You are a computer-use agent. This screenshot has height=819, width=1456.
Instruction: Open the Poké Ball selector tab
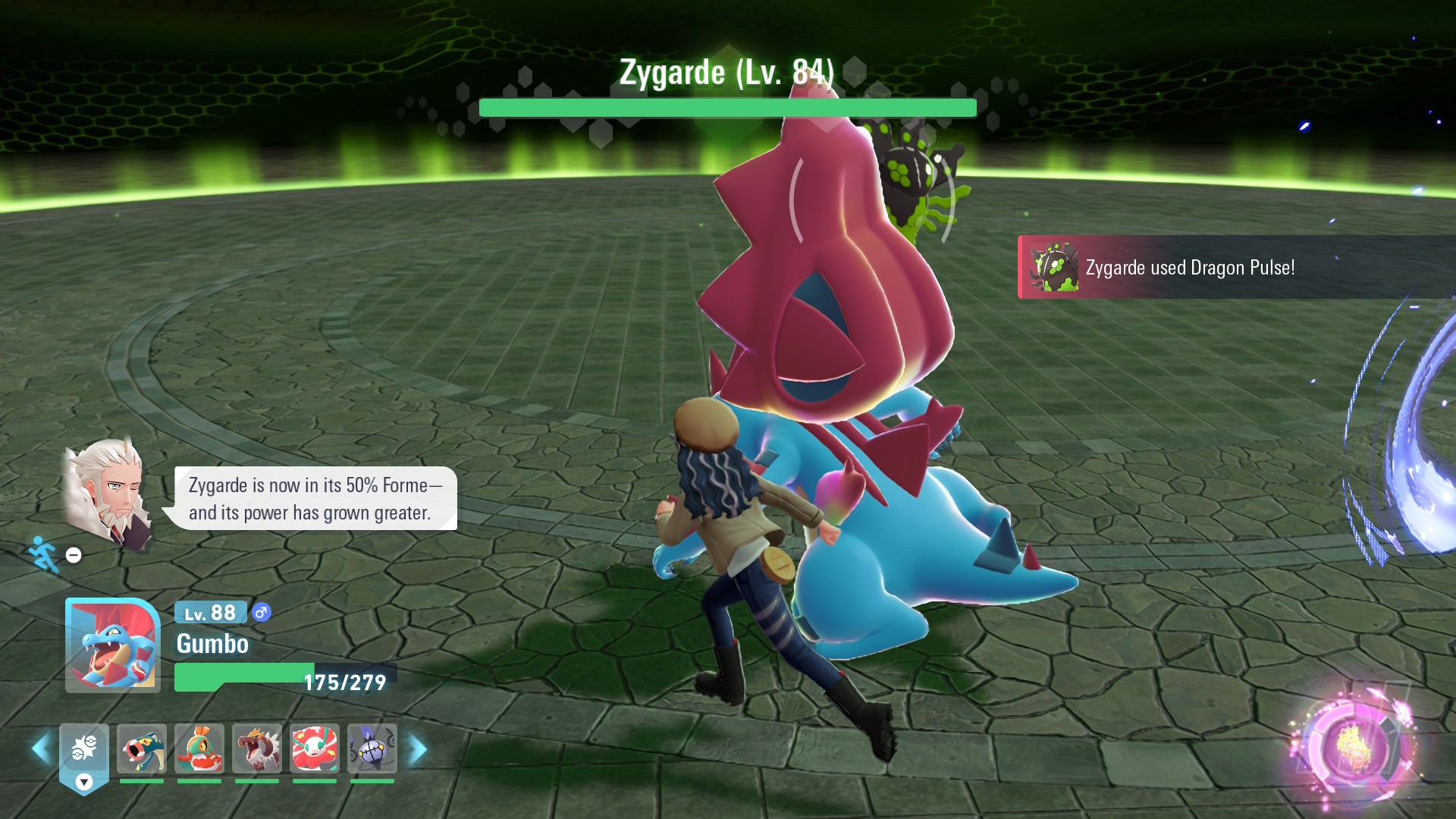(84, 755)
